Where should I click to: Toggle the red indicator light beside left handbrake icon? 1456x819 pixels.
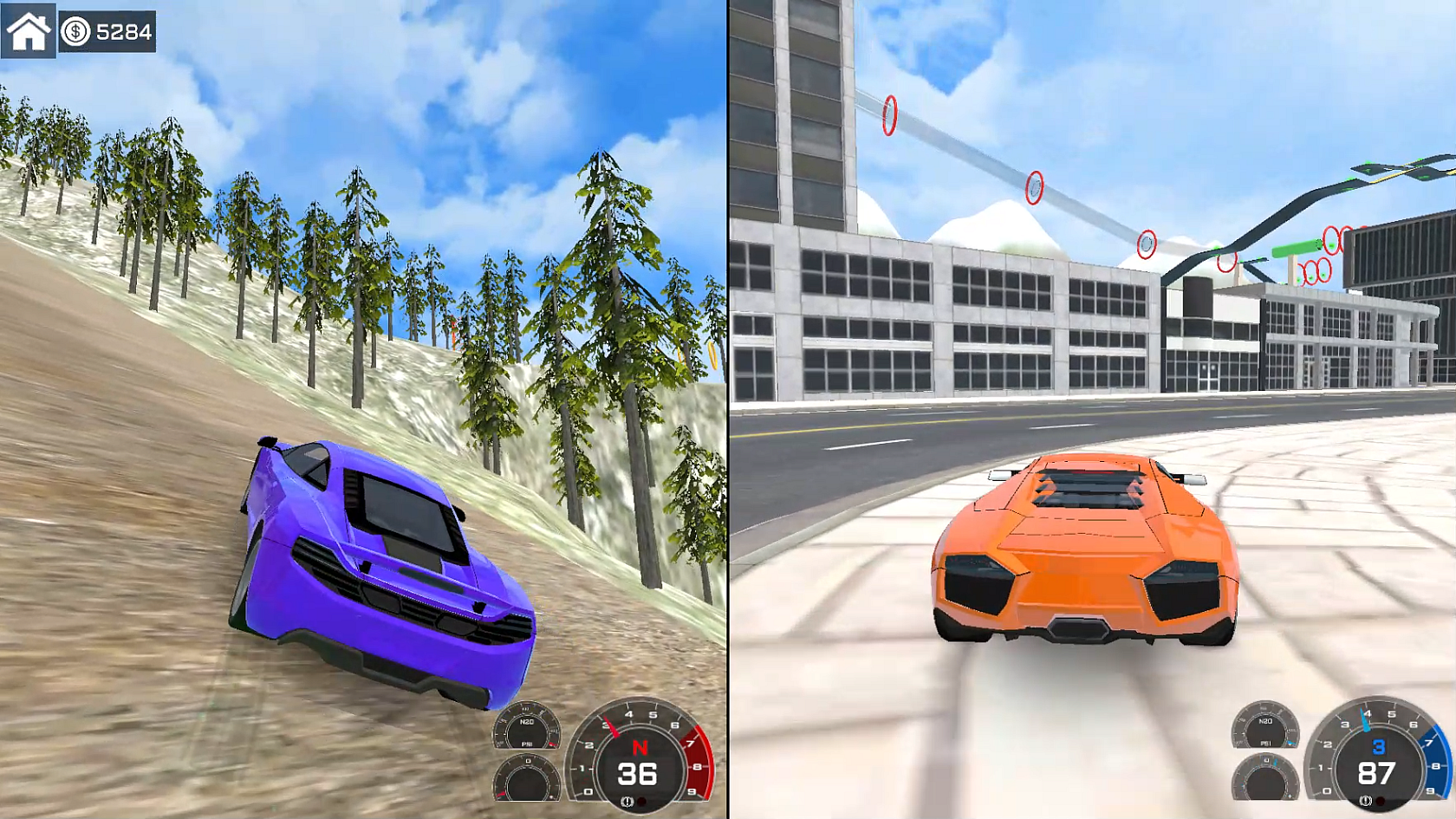[x=641, y=801]
